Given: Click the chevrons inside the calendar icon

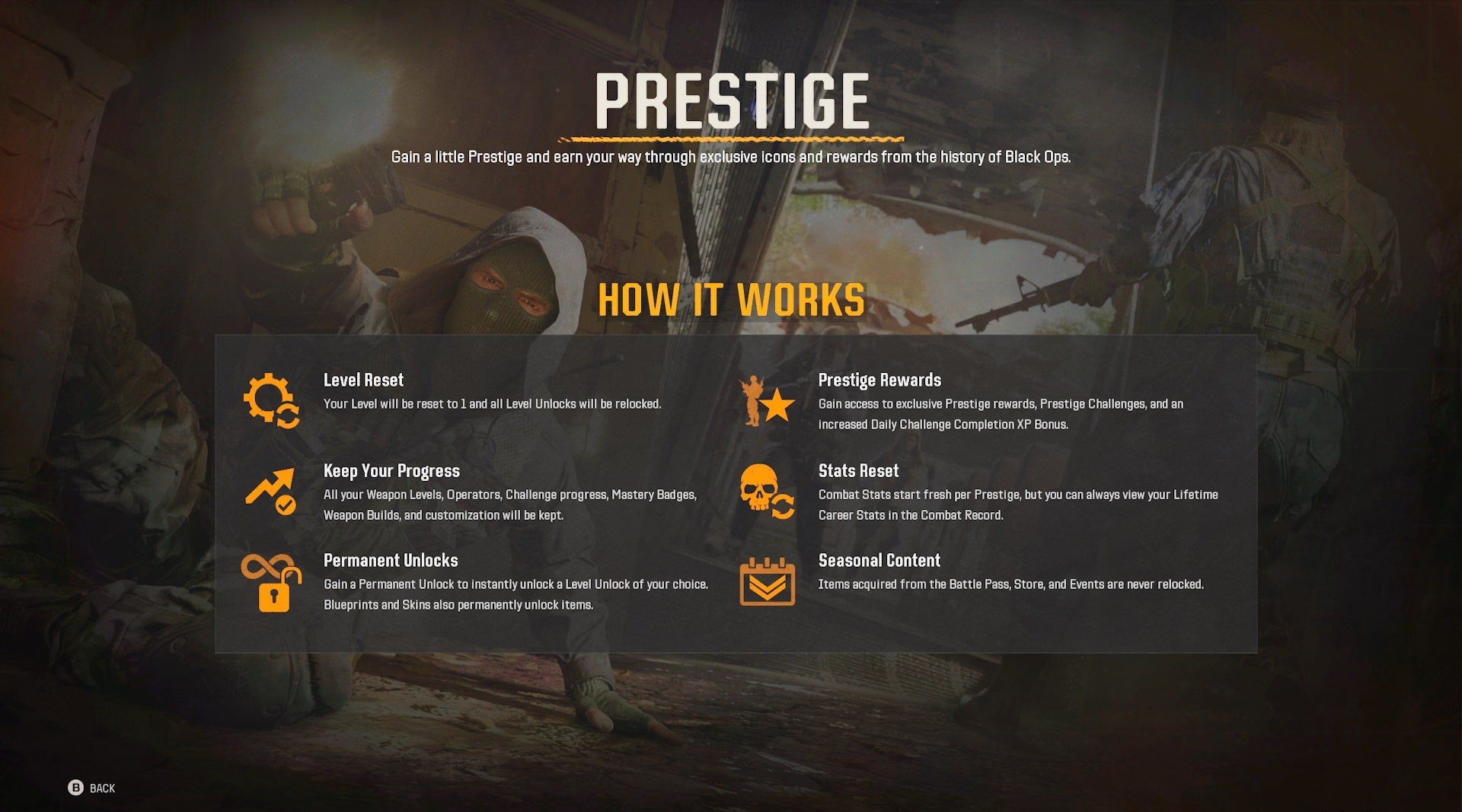Looking at the screenshot, I should tap(767, 588).
